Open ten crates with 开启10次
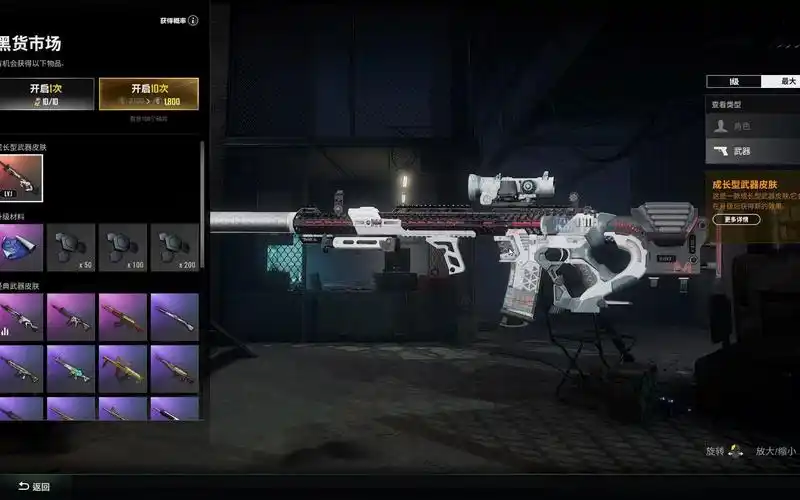Image resolution: width=800 pixels, height=500 pixels. click(x=148, y=93)
